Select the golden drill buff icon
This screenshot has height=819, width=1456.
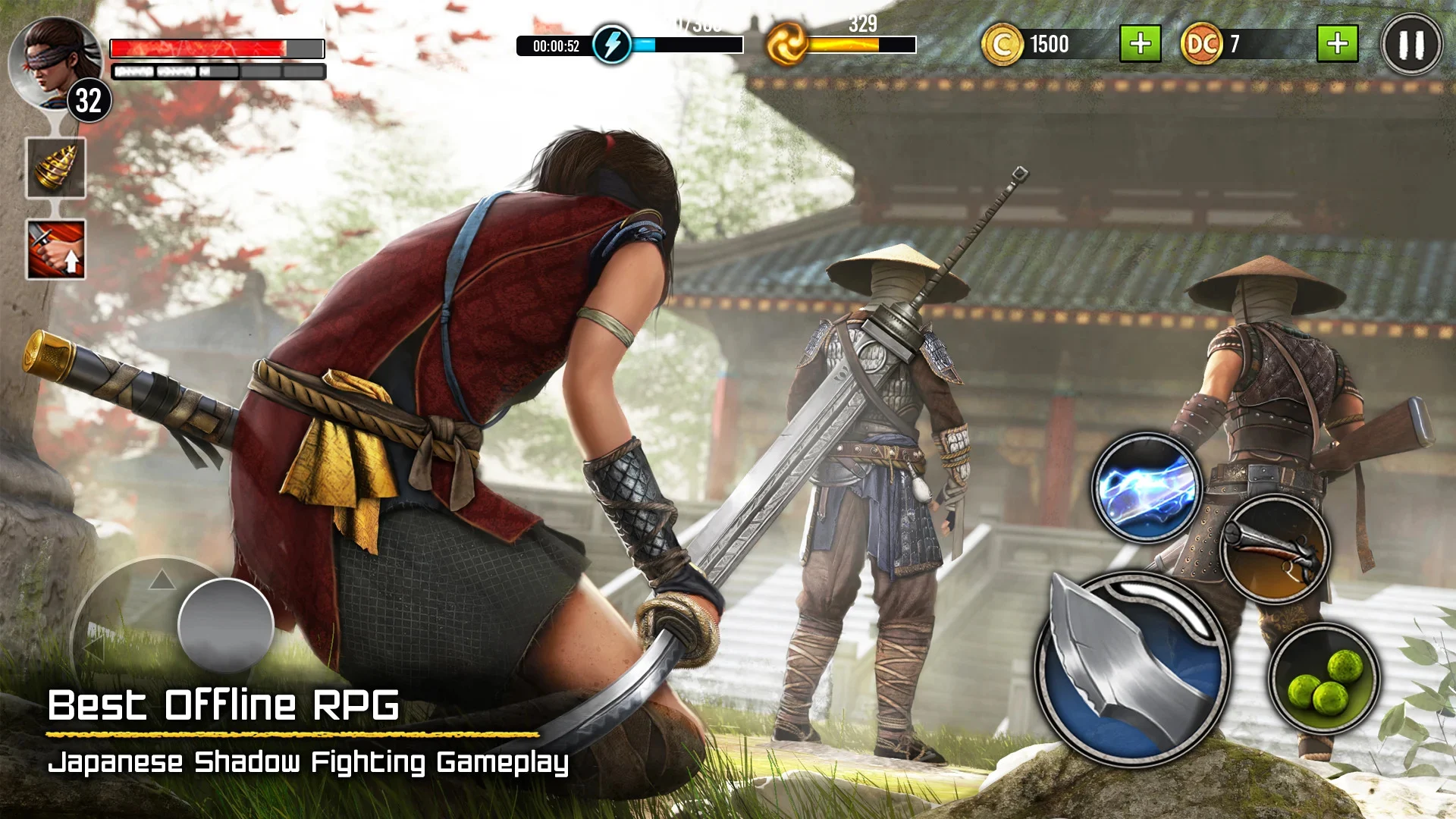pos(56,168)
